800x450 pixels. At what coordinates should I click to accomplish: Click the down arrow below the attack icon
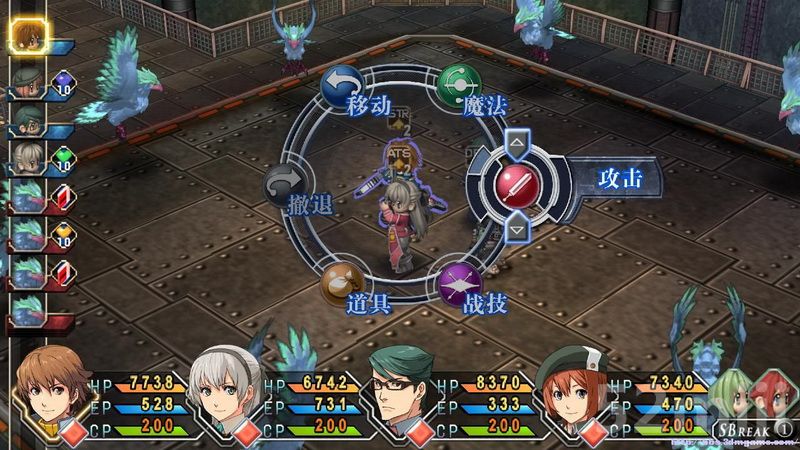click(x=518, y=229)
